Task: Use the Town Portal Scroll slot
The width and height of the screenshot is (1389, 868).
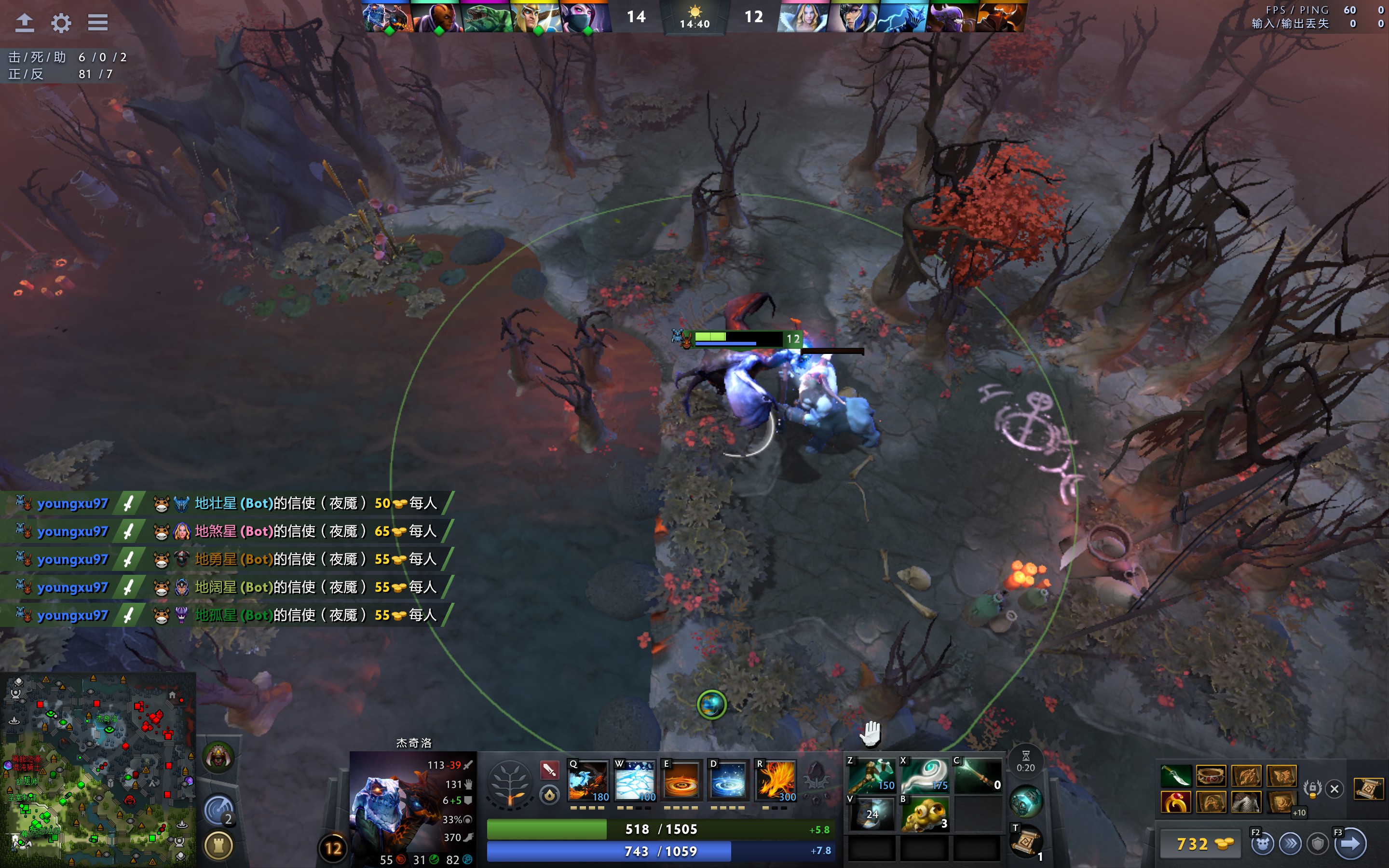Action: 1026,842
